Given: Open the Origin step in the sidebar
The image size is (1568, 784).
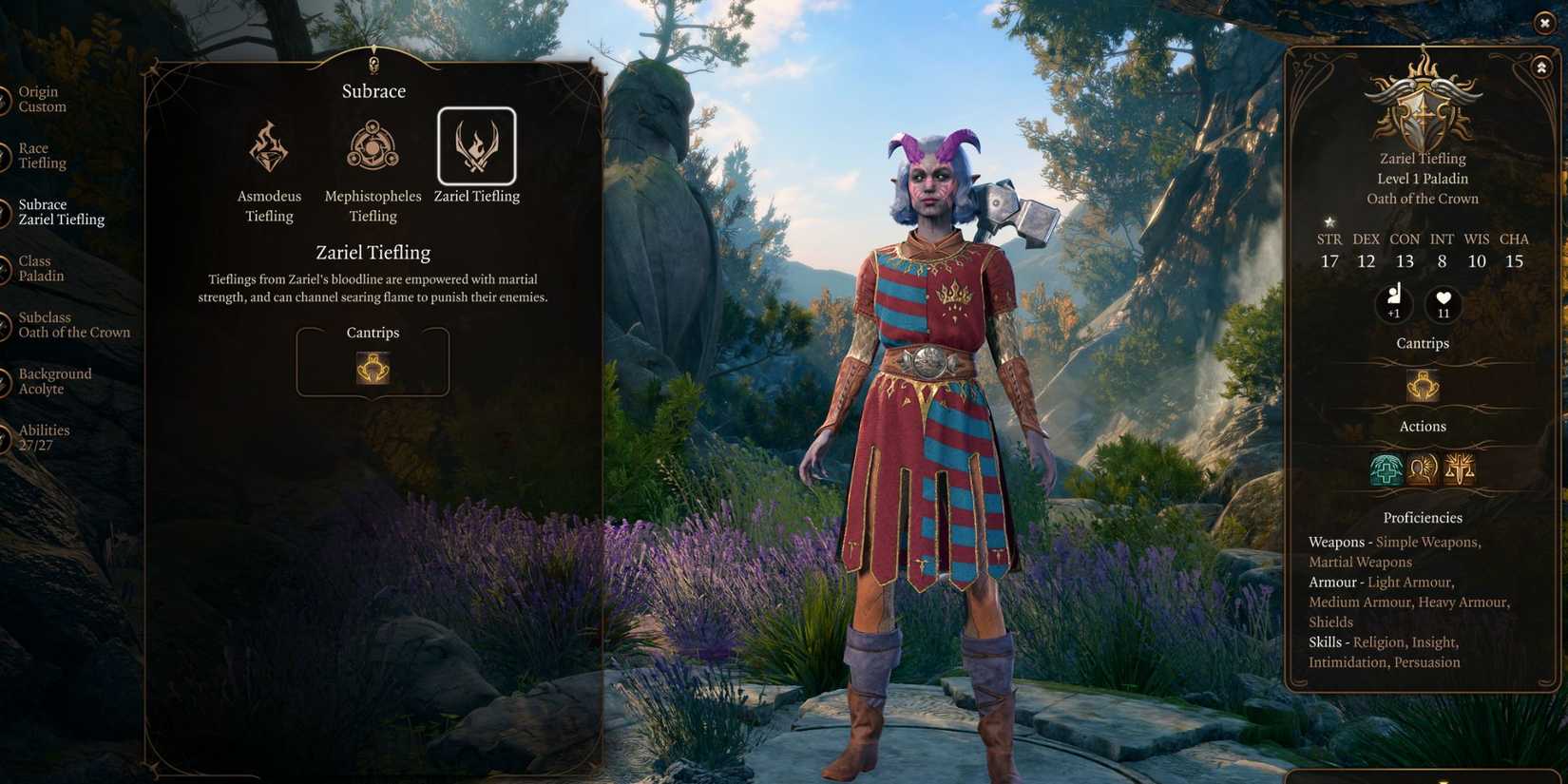Looking at the screenshot, I should point(42,99).
